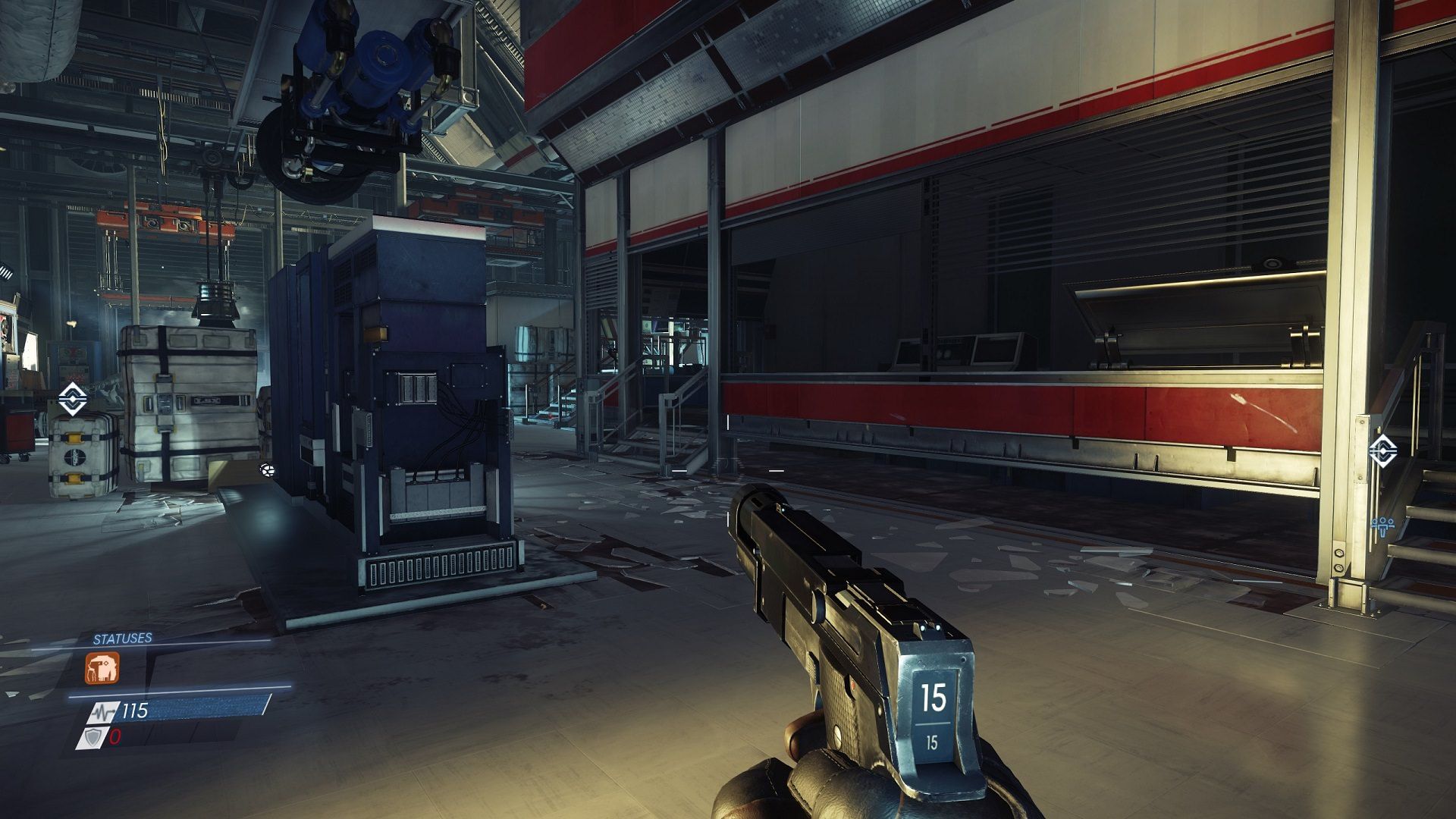Select the blue three-person crew marker
The height and width of the screenshot is (819, 1456).
pyautogui.click(x=1383, y=524)
